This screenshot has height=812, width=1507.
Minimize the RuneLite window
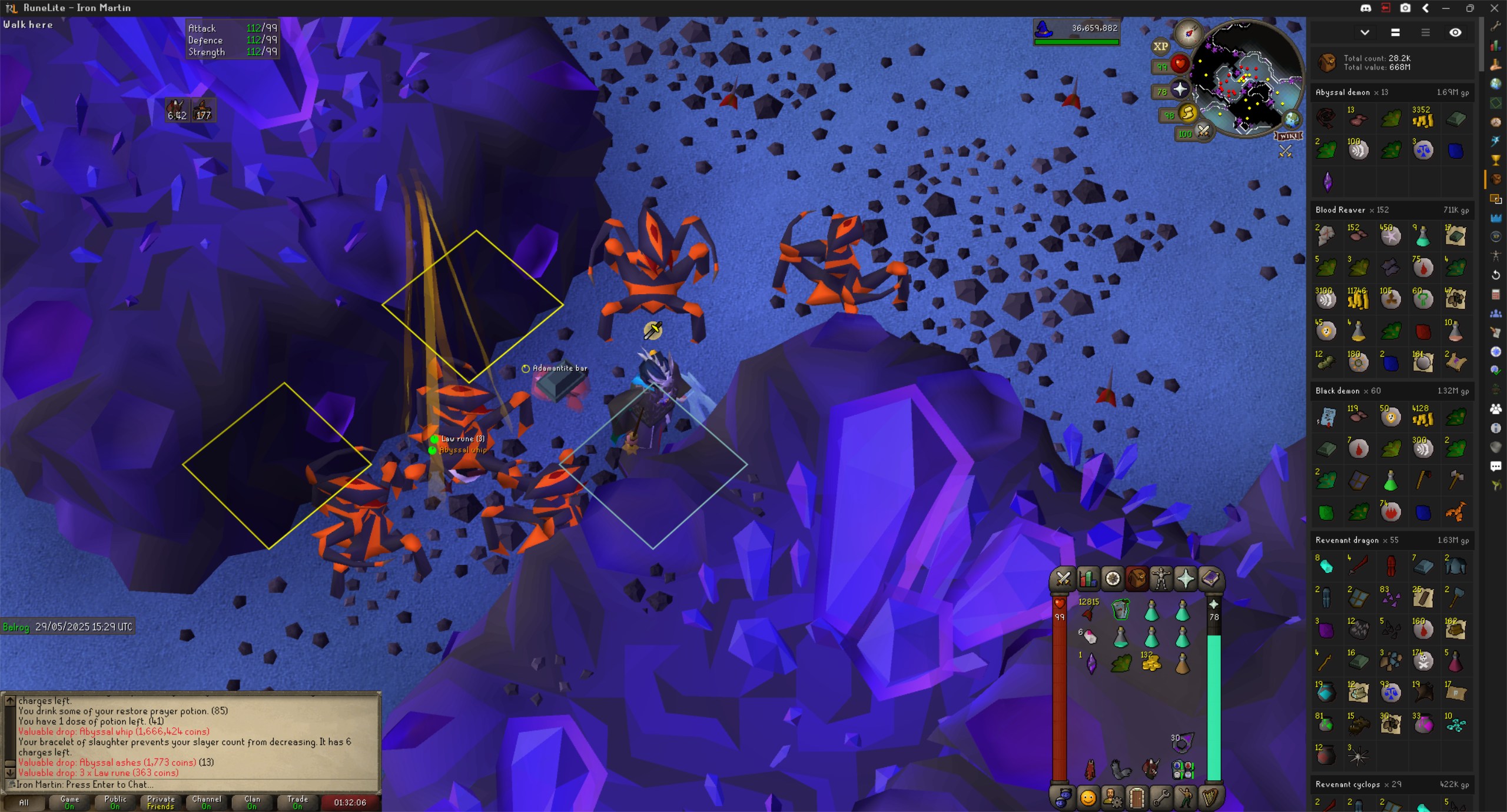click(x=1446, y=8)
